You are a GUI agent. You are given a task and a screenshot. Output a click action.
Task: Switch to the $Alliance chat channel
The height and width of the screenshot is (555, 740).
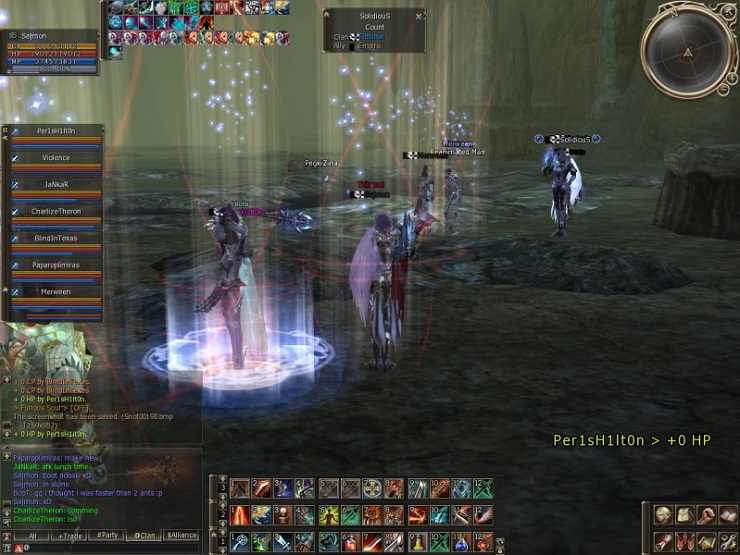coord(182,536)
